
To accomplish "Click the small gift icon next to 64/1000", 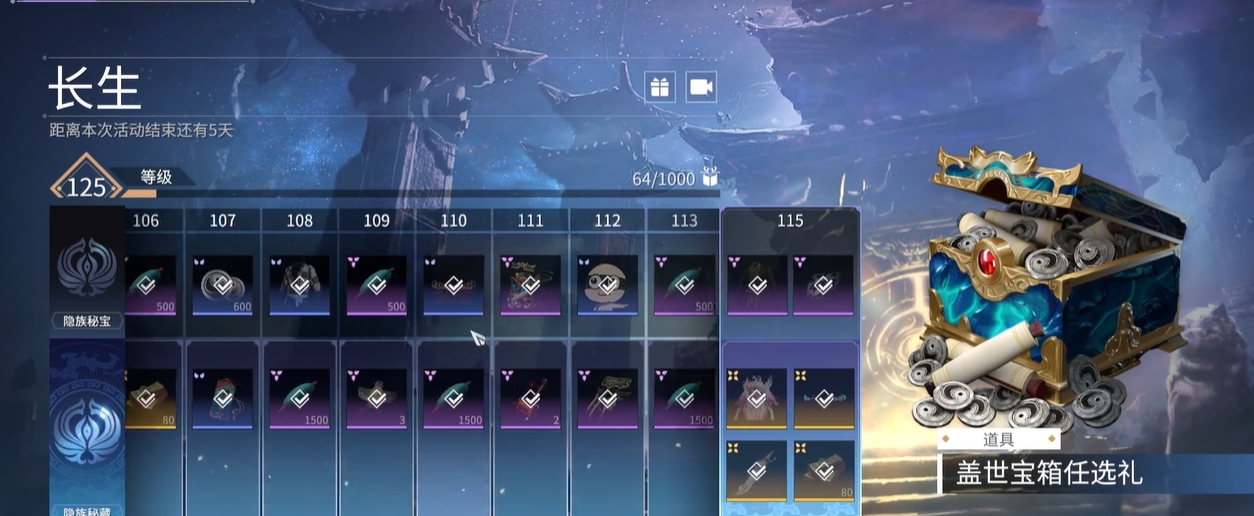I will click(710, 178).
